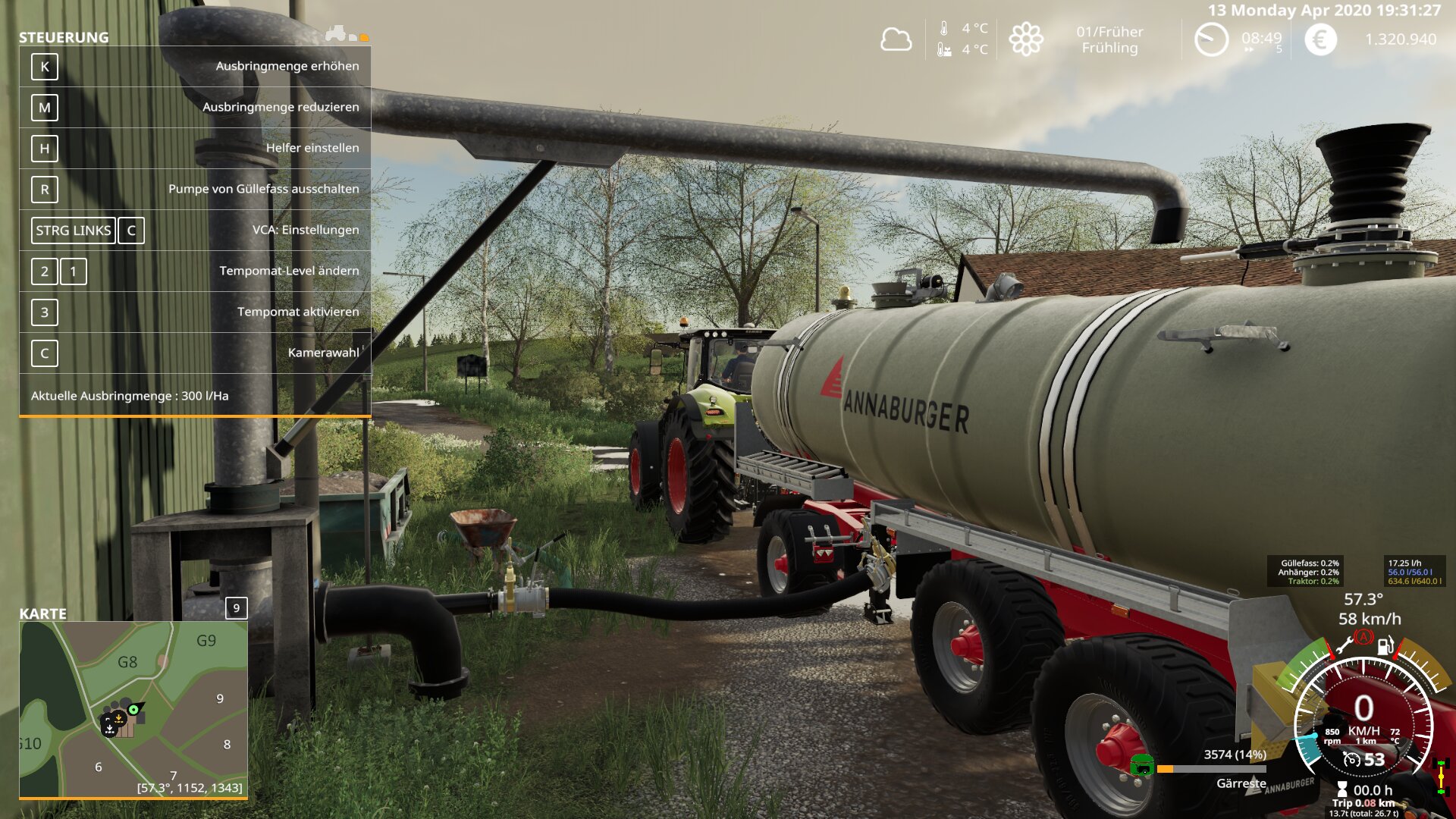Click the green tank icon beside Gärreste bar
Viewport: 1456px width, 819px height.
click(1141, 766)
